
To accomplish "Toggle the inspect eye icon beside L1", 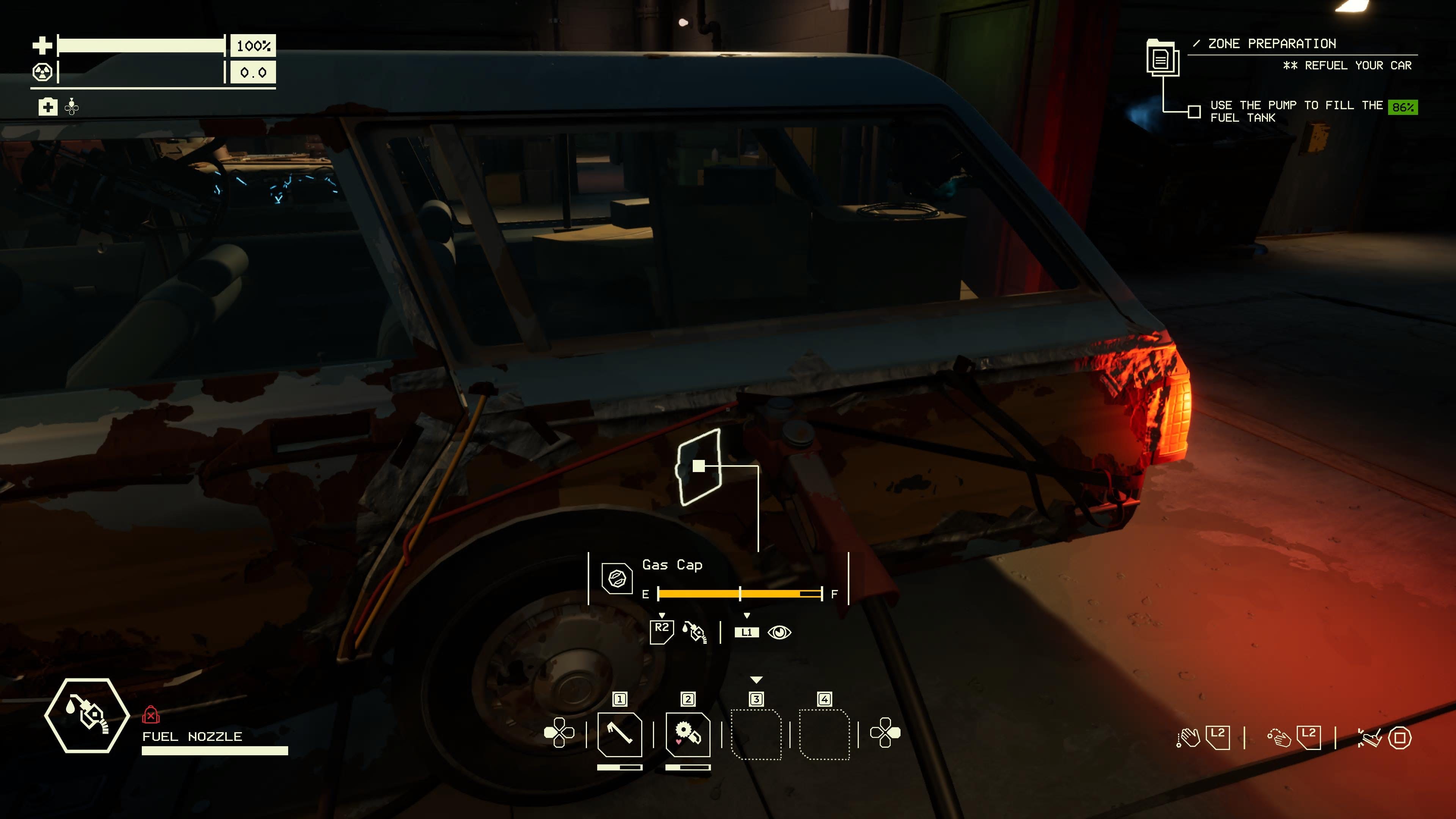I will [x=782, y=632].
